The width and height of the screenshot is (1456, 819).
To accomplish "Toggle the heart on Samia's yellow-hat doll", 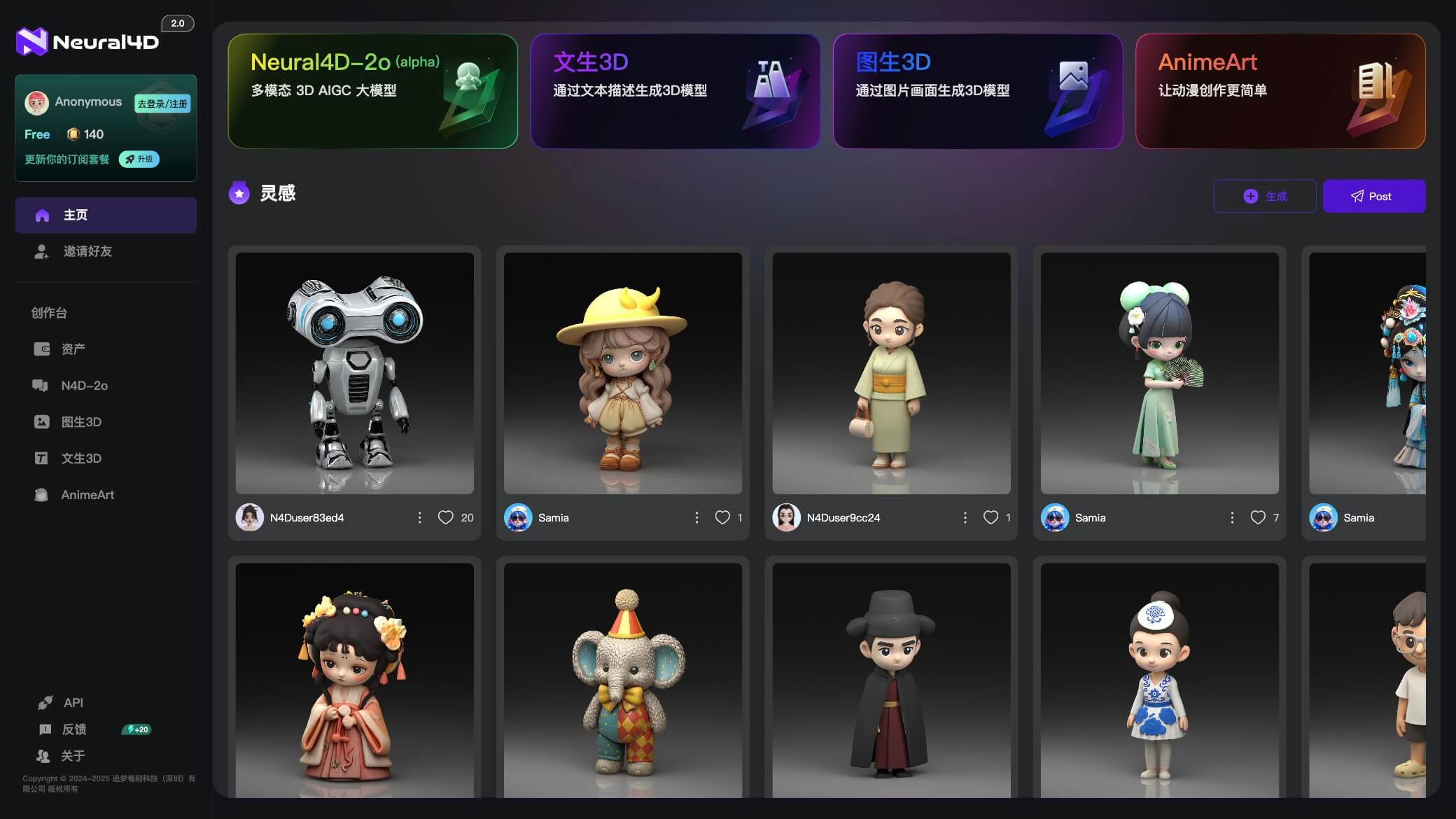I will pos(722,517).
